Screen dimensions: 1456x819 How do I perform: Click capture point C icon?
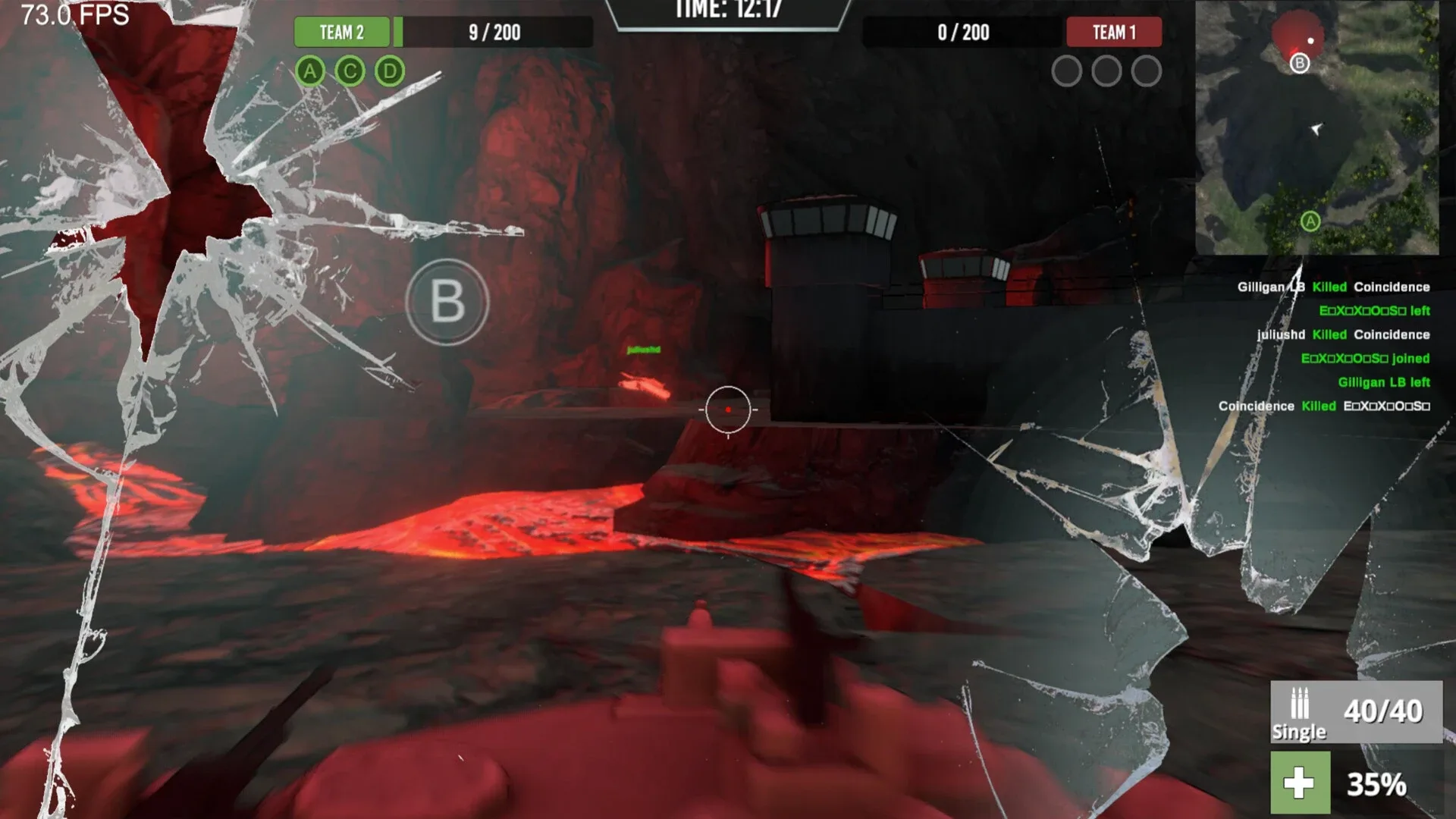(349, 72)
